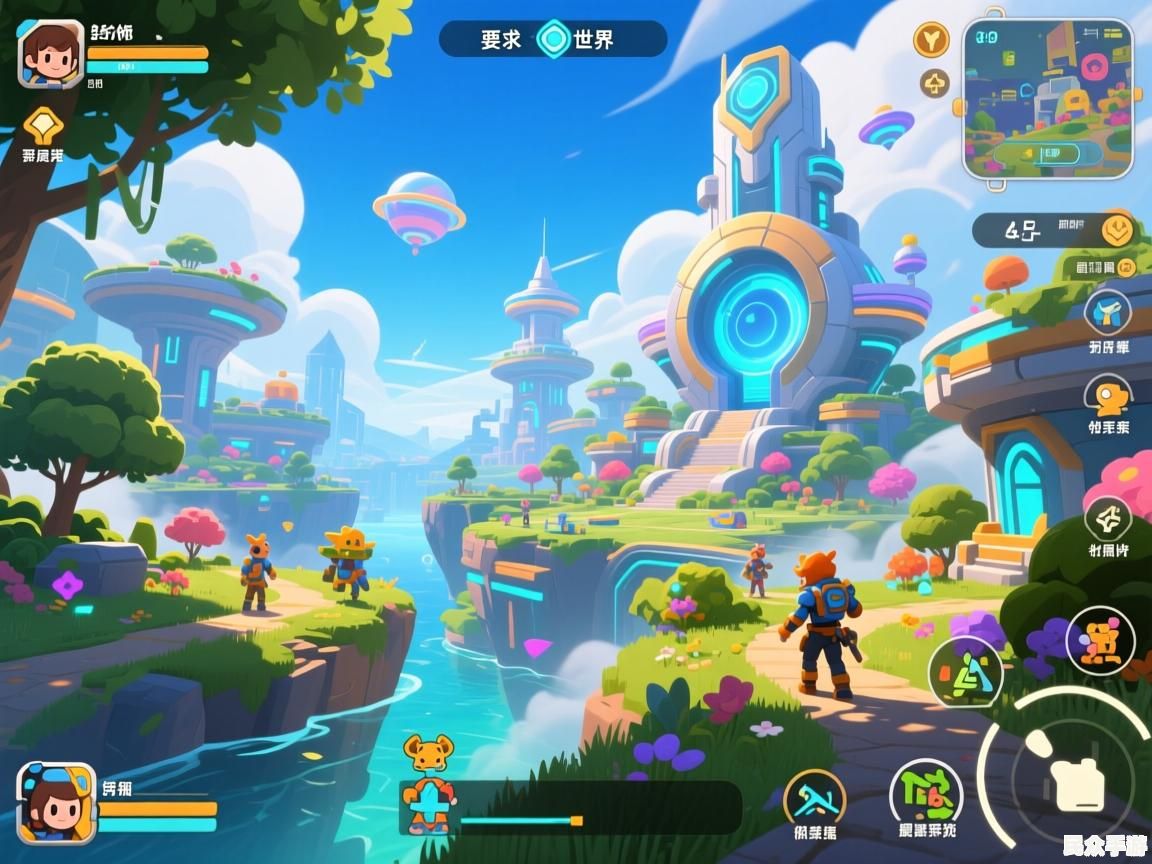1152x864 pixels.
Task: Open the minimap
Action: 1047,98
